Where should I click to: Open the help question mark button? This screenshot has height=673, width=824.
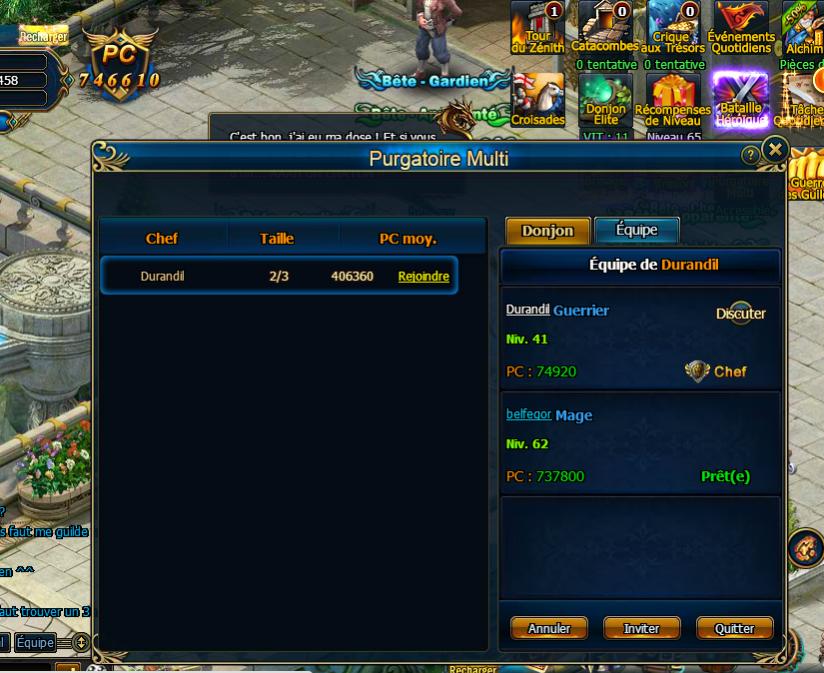(750, 156)
